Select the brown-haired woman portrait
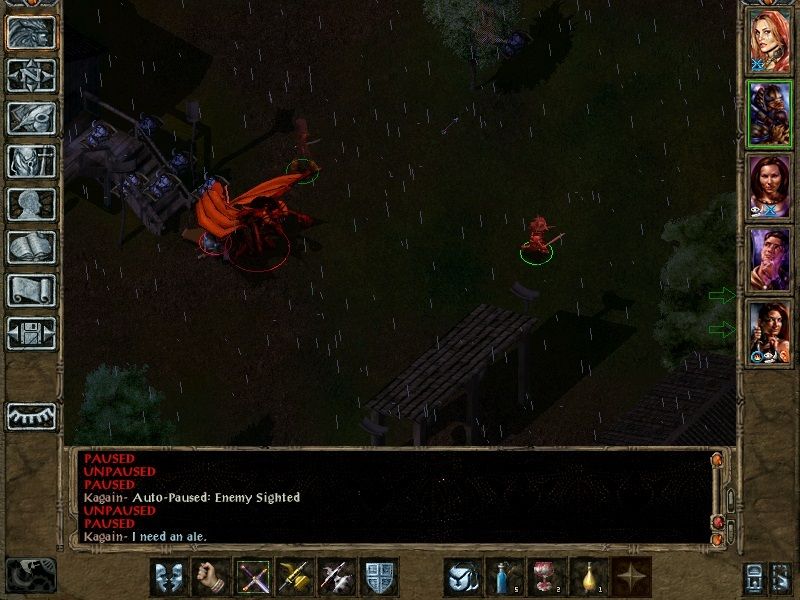 pyautogui.click(x=770, y=186)
